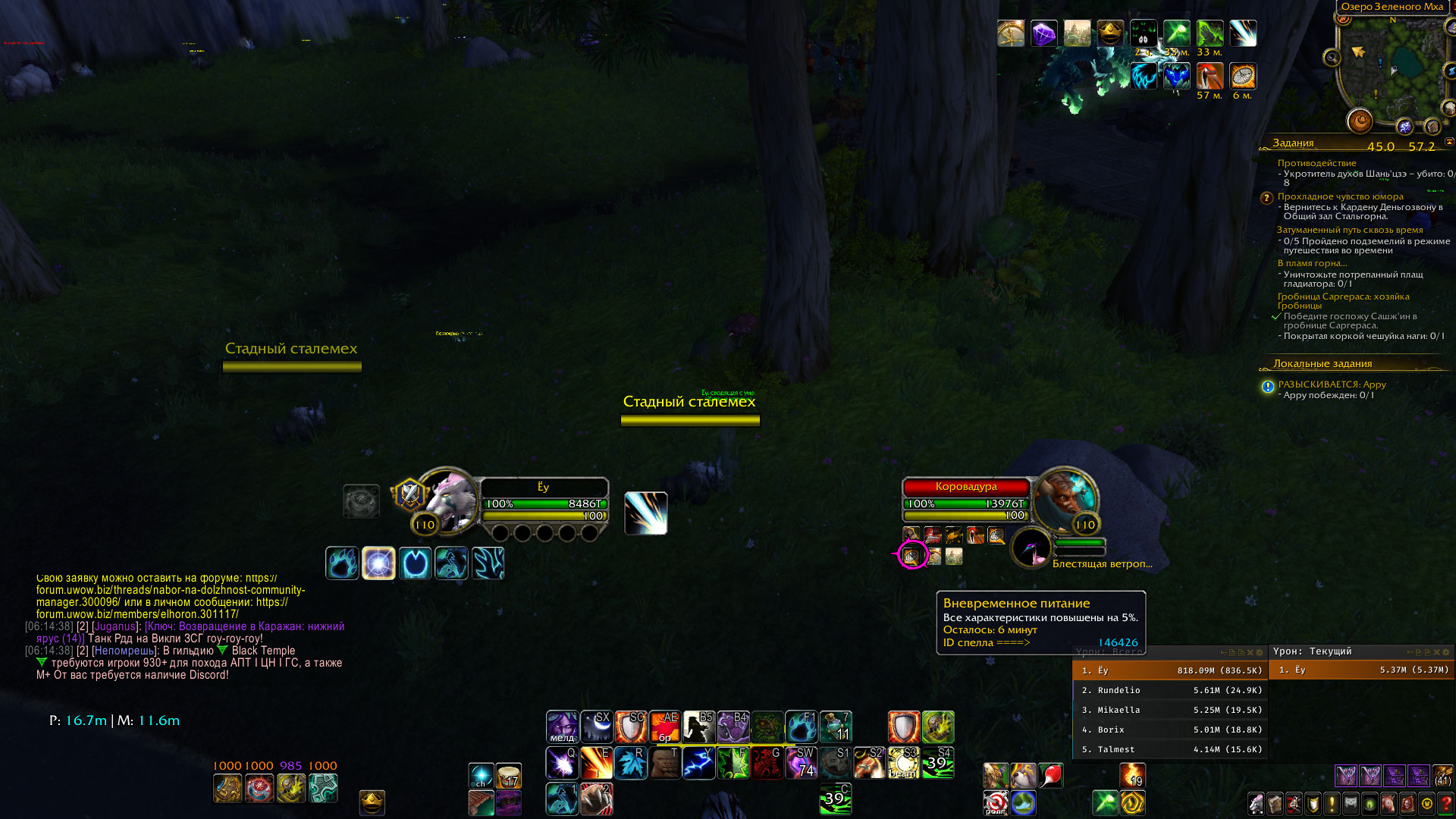1456x819 pixels.
Task: Click the target frame named Коровадура
Action: [965, 487]
